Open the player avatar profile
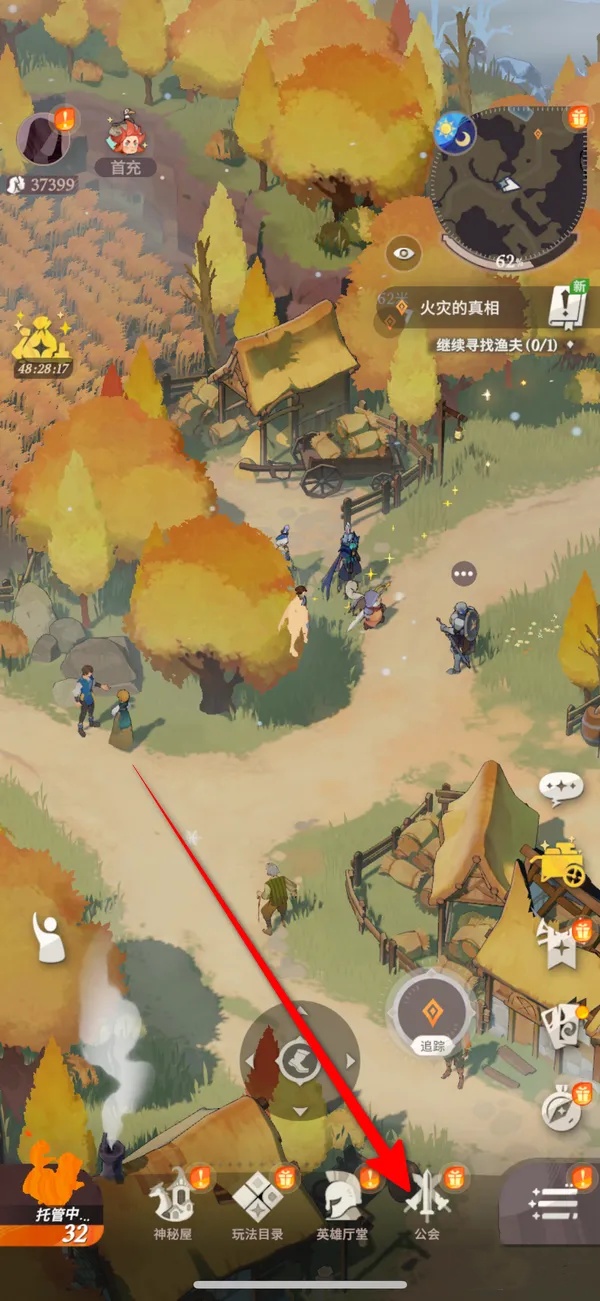The image size is (600, 1301). (x=42, y=140)
